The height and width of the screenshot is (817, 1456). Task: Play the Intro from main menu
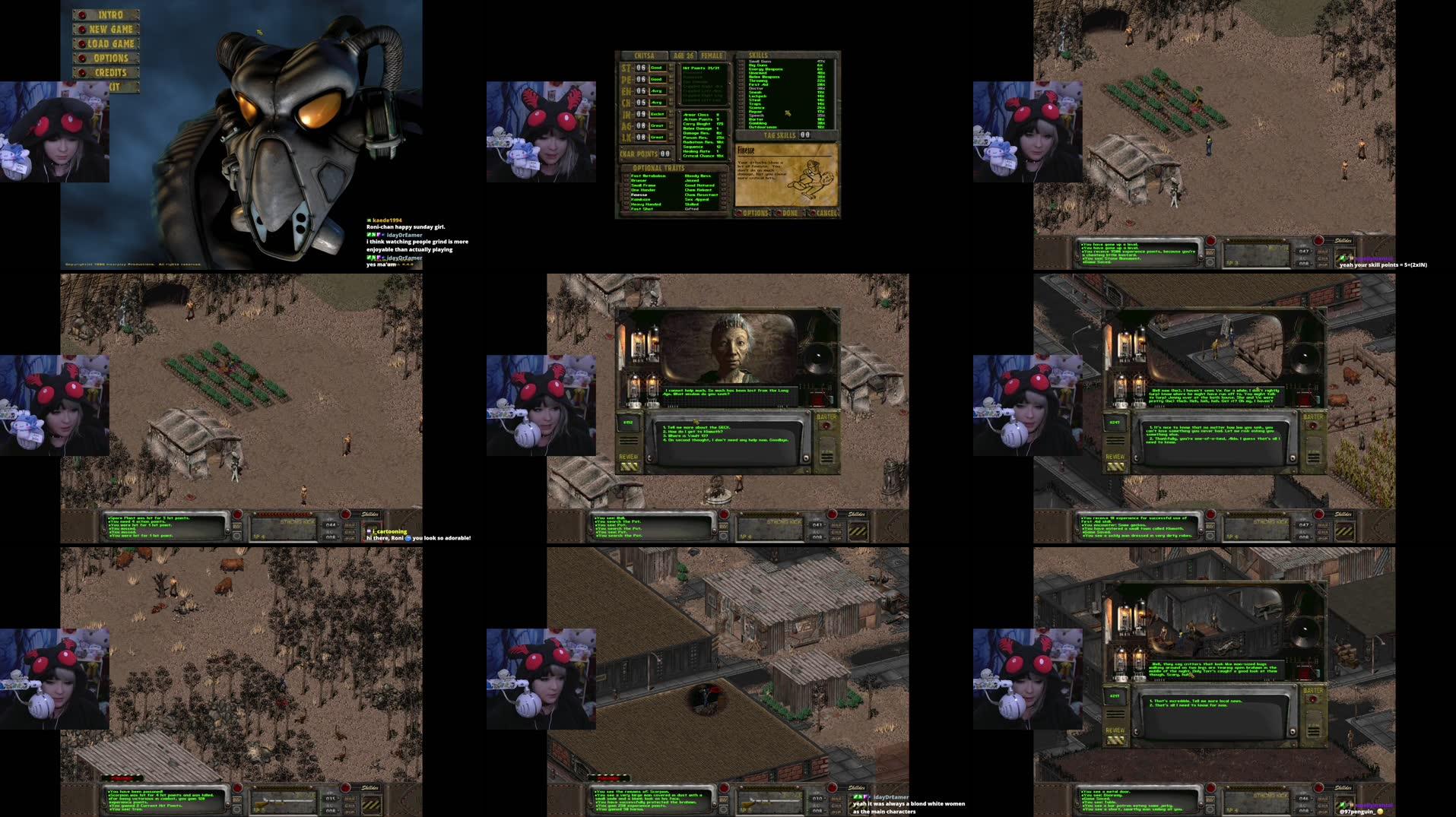pos(109,15)
